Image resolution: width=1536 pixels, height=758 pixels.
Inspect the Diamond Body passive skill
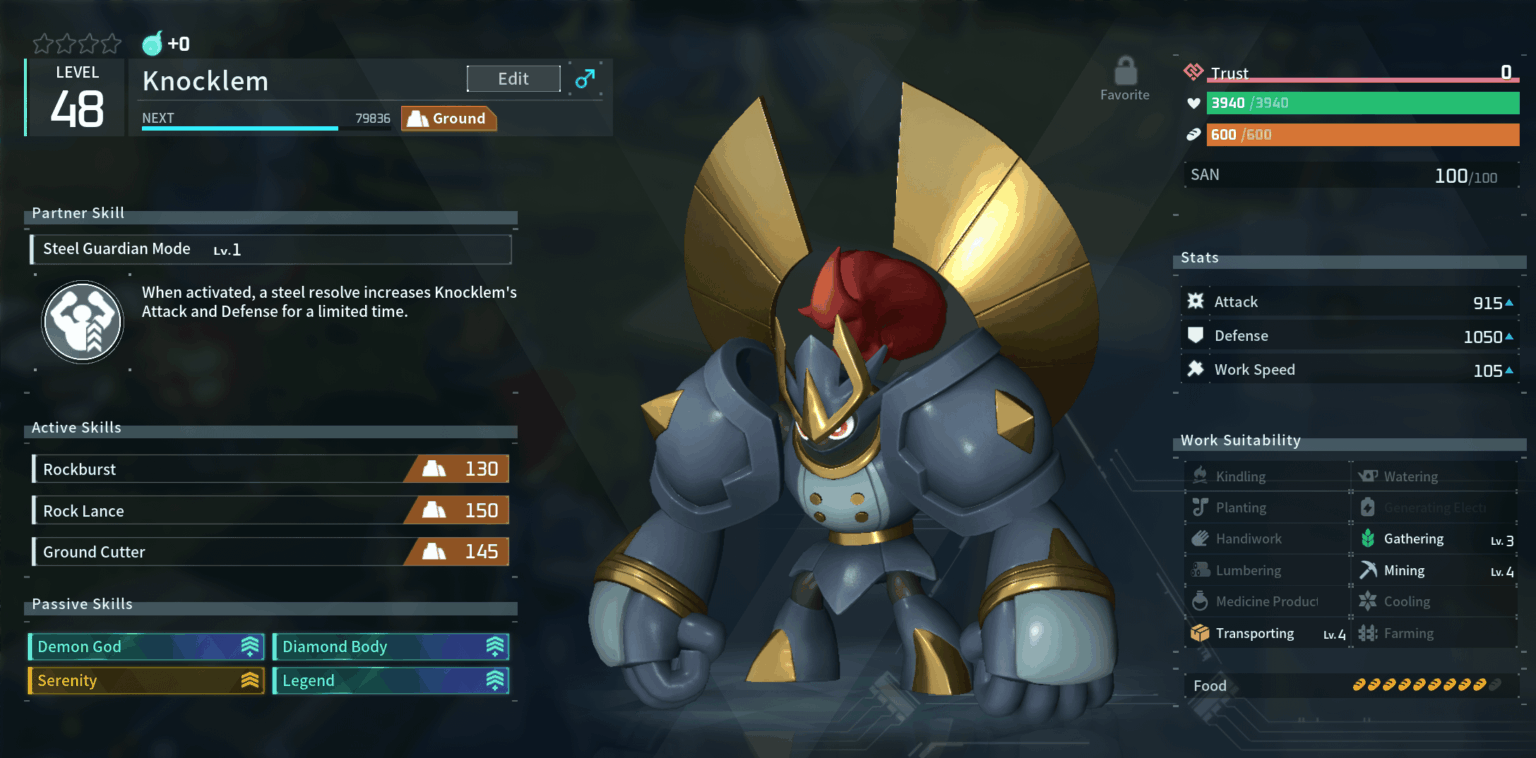[x=391, y=647]
